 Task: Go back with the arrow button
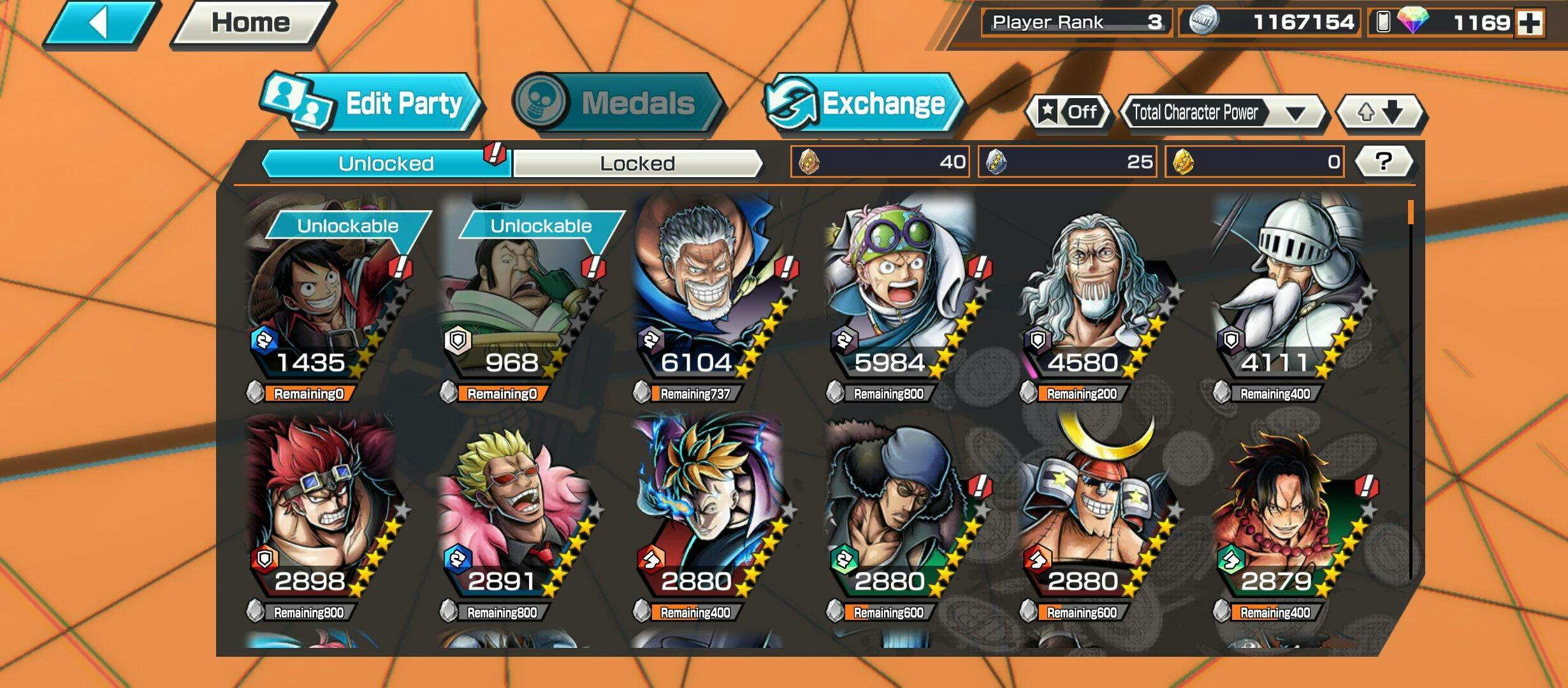(x=101, y=24)
